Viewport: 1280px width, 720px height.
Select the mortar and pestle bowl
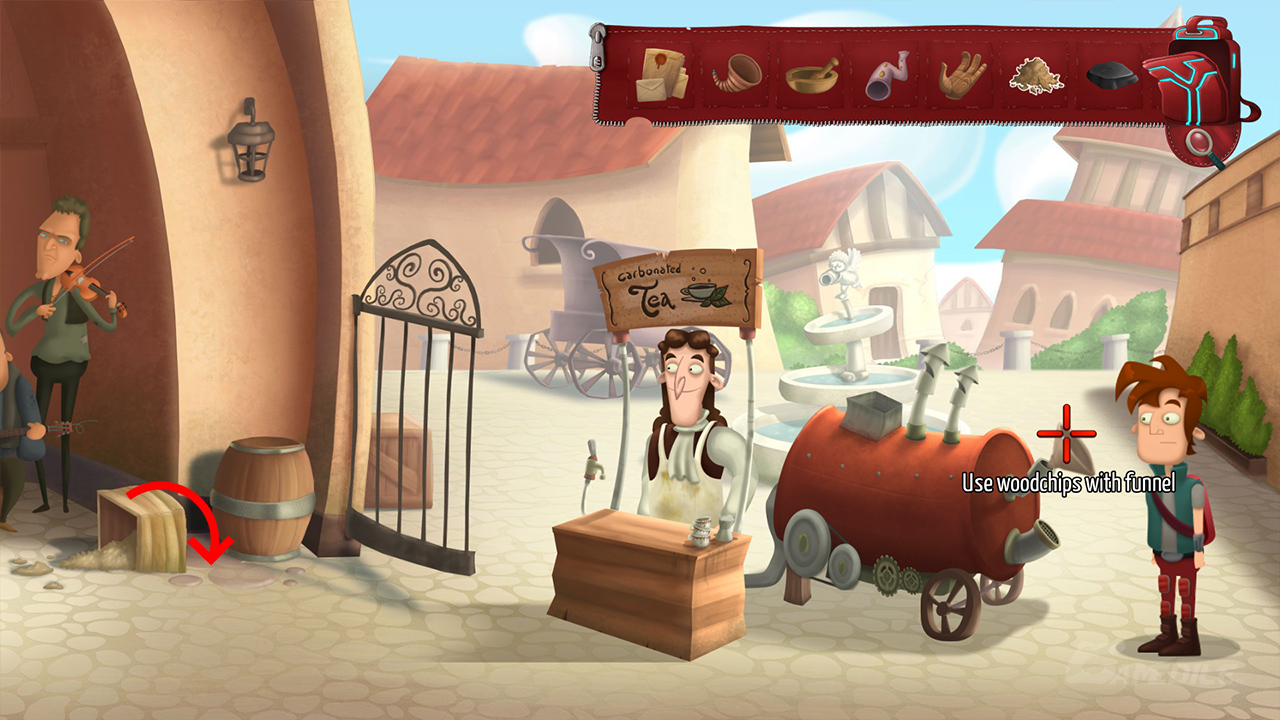812,76
